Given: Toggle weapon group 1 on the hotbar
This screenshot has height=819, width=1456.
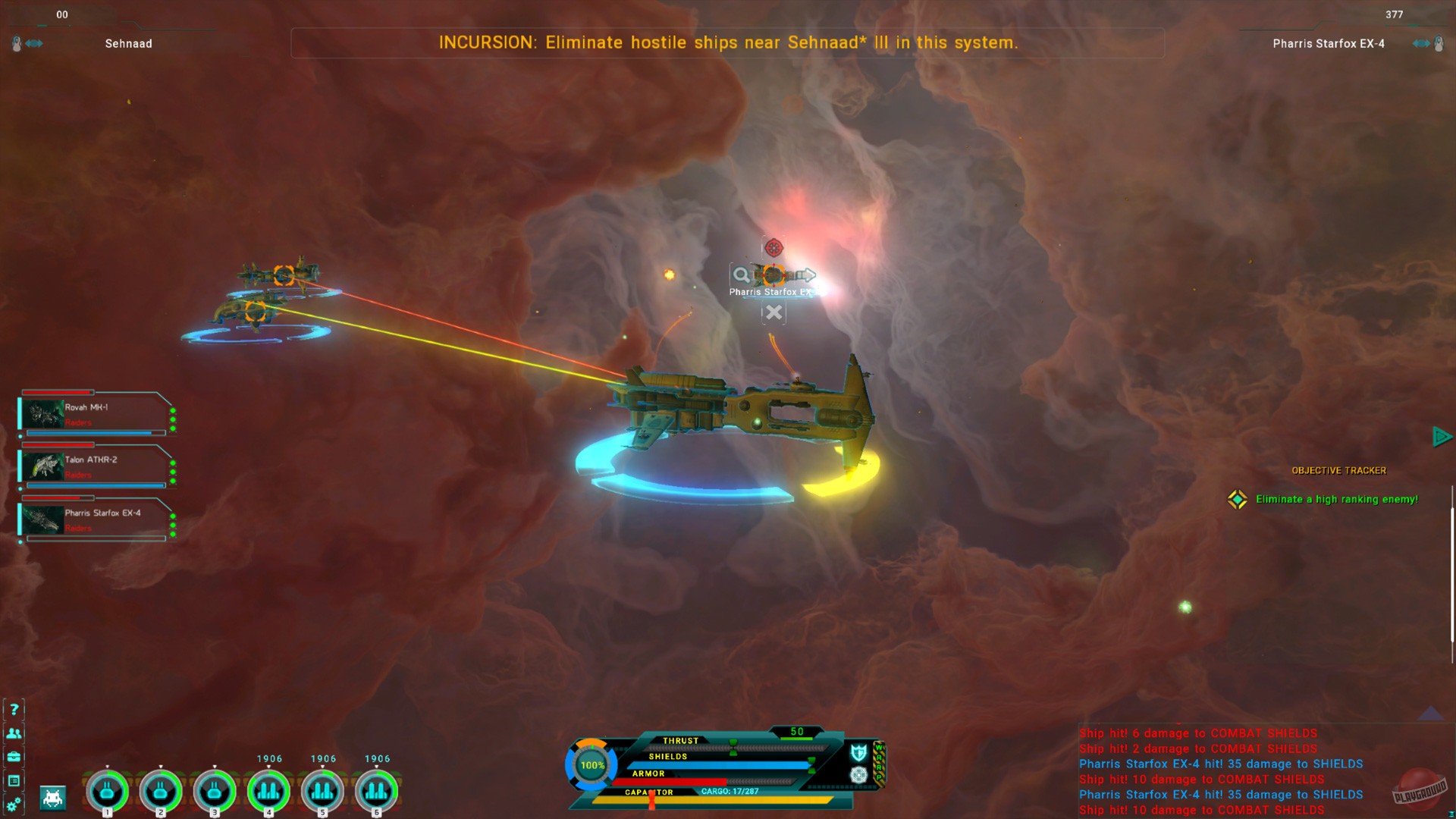Looking at the screenshot, I should 107,790.
